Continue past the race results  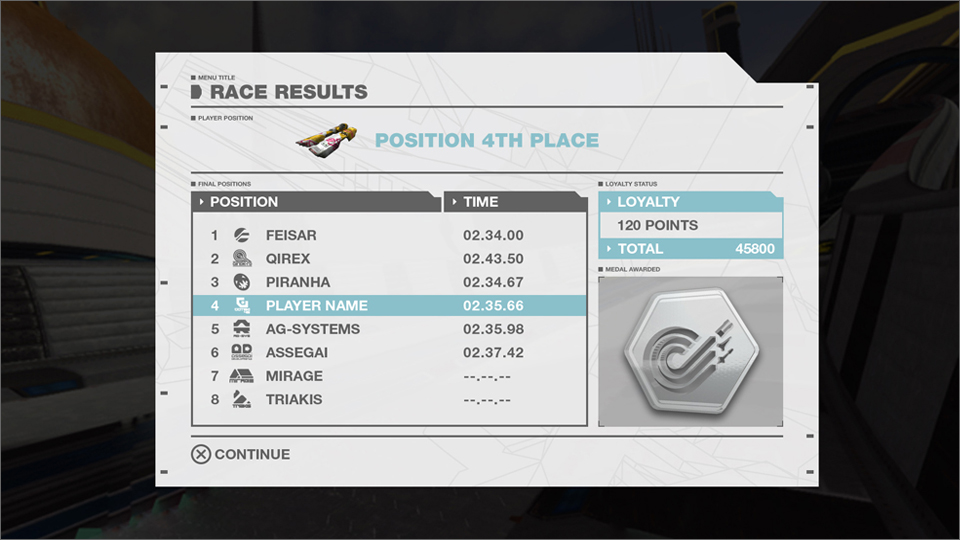[x=241, y=454]
